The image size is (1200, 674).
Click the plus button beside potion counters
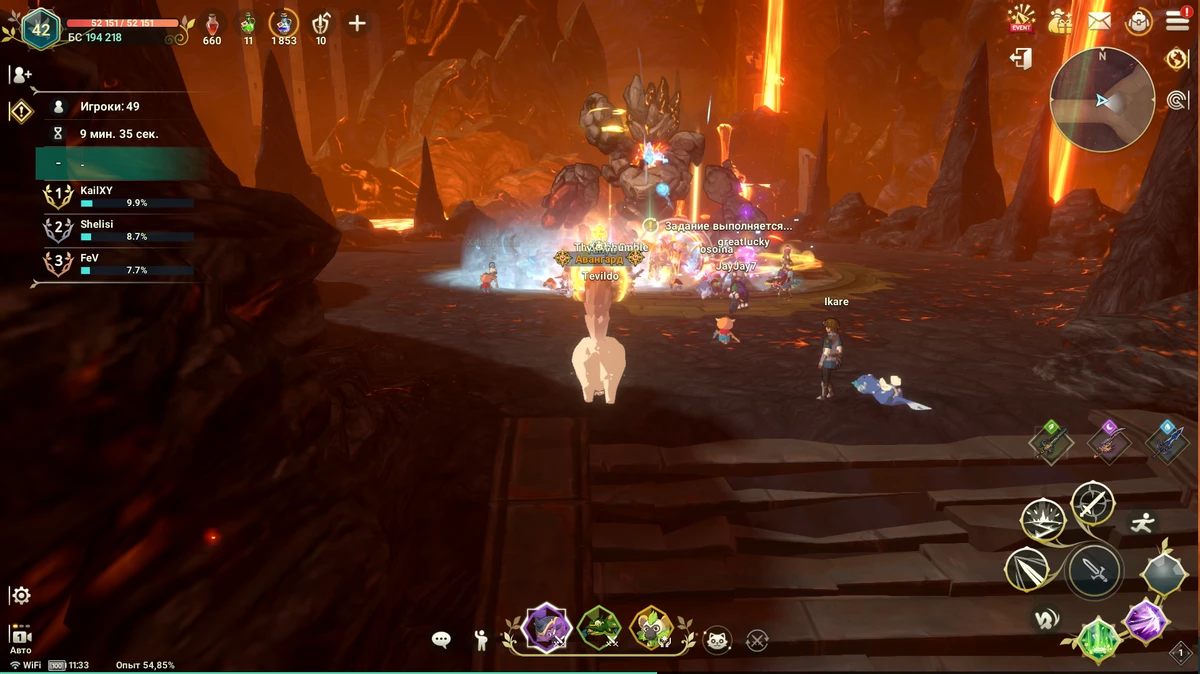point(357,23)
